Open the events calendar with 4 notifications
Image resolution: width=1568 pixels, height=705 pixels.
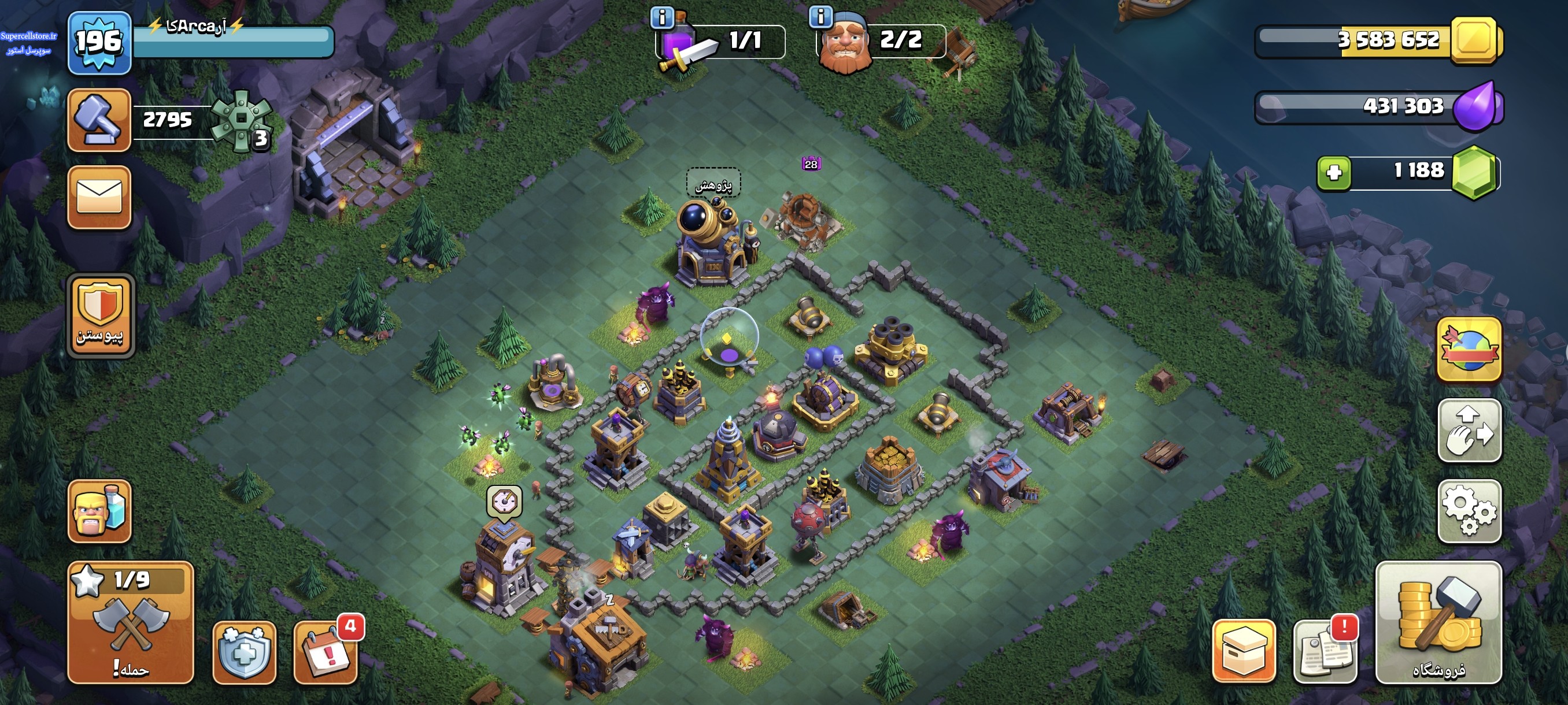tap(326, 652)
